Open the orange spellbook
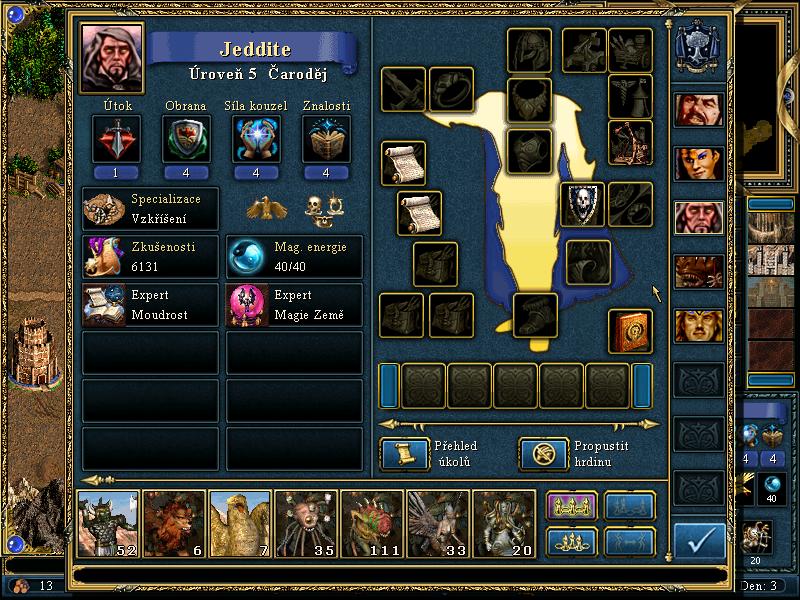 (x=630, y=331)
